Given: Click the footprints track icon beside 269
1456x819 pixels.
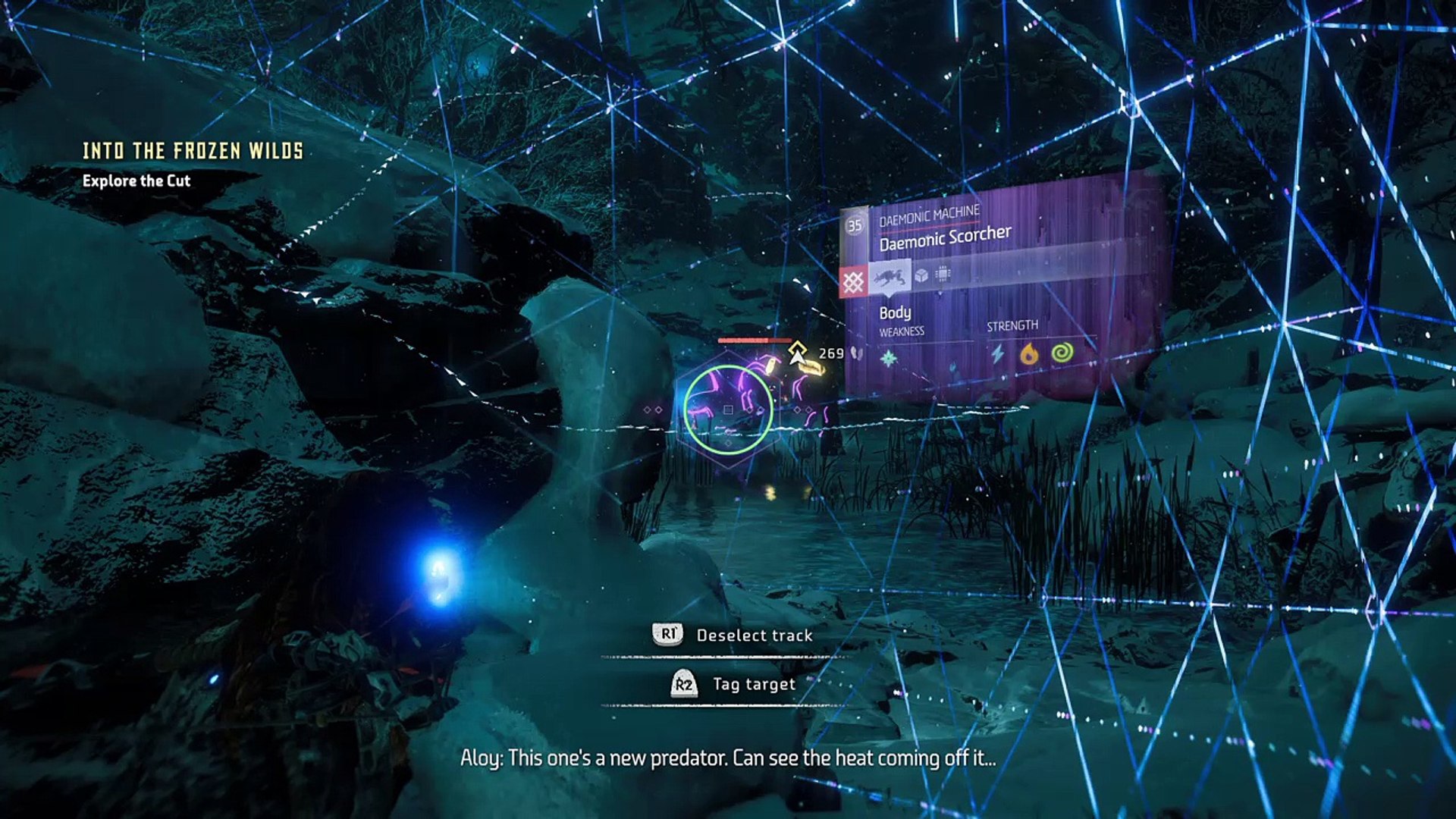Looking at the screenshot, I should (858, 353).
